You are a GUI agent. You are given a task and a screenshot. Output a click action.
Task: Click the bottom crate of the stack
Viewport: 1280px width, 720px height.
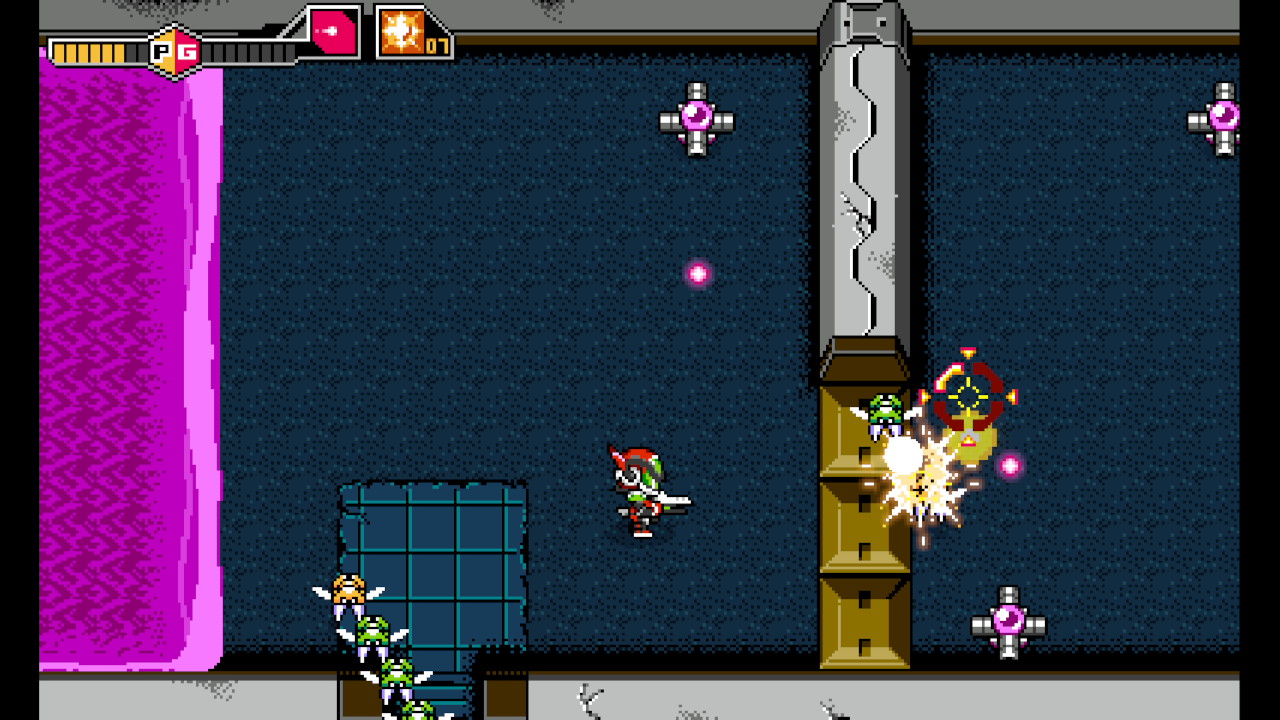point(863,620)
